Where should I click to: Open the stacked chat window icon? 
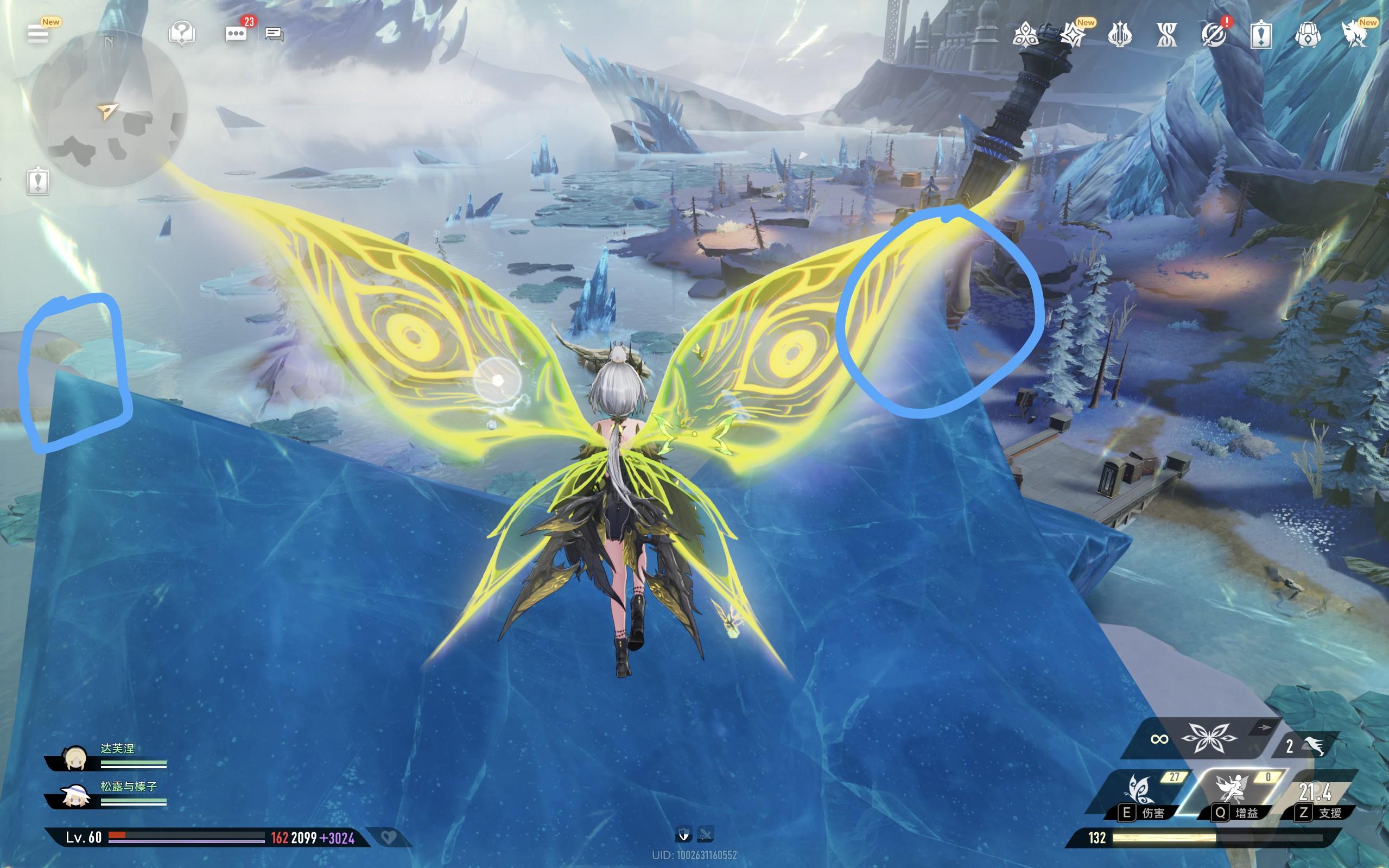[274, 34]
